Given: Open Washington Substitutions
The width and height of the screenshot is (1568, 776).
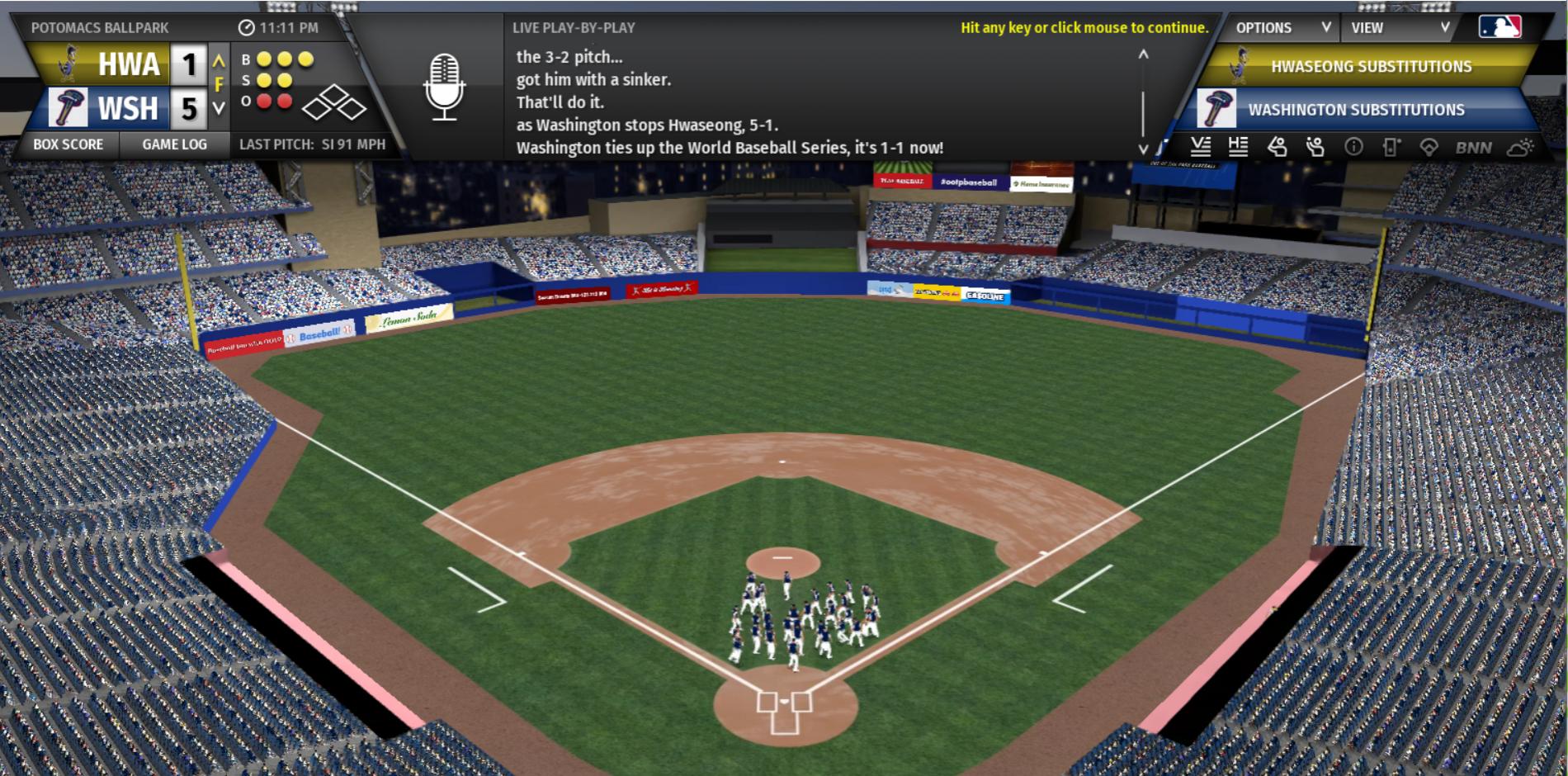Looking at the screenshot, I should (1356, 110).
